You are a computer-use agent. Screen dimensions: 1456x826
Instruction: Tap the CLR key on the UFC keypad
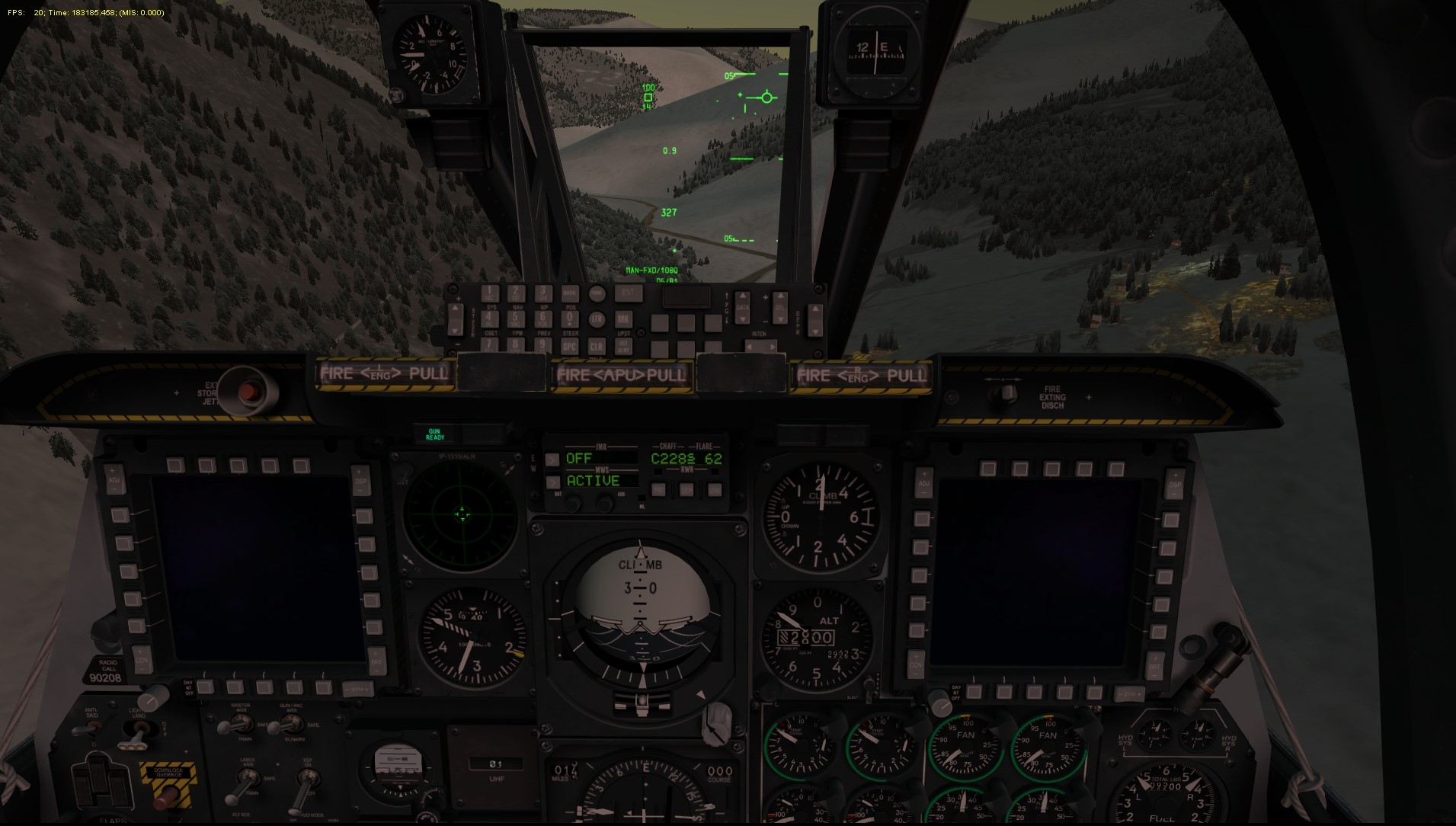pyautogui.click(x=597, y=346)
